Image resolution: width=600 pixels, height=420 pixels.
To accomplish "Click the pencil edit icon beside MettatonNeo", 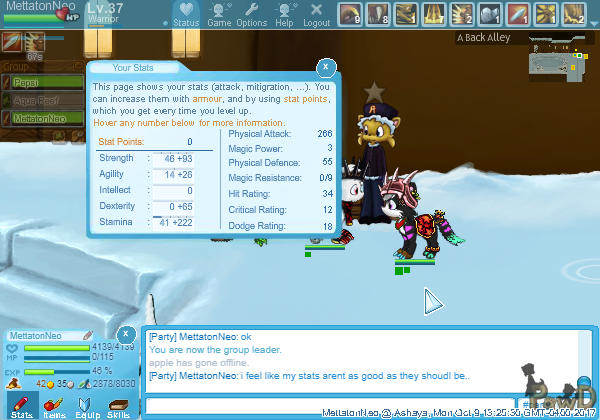I will pyautogui.click(x=88, y=334).
